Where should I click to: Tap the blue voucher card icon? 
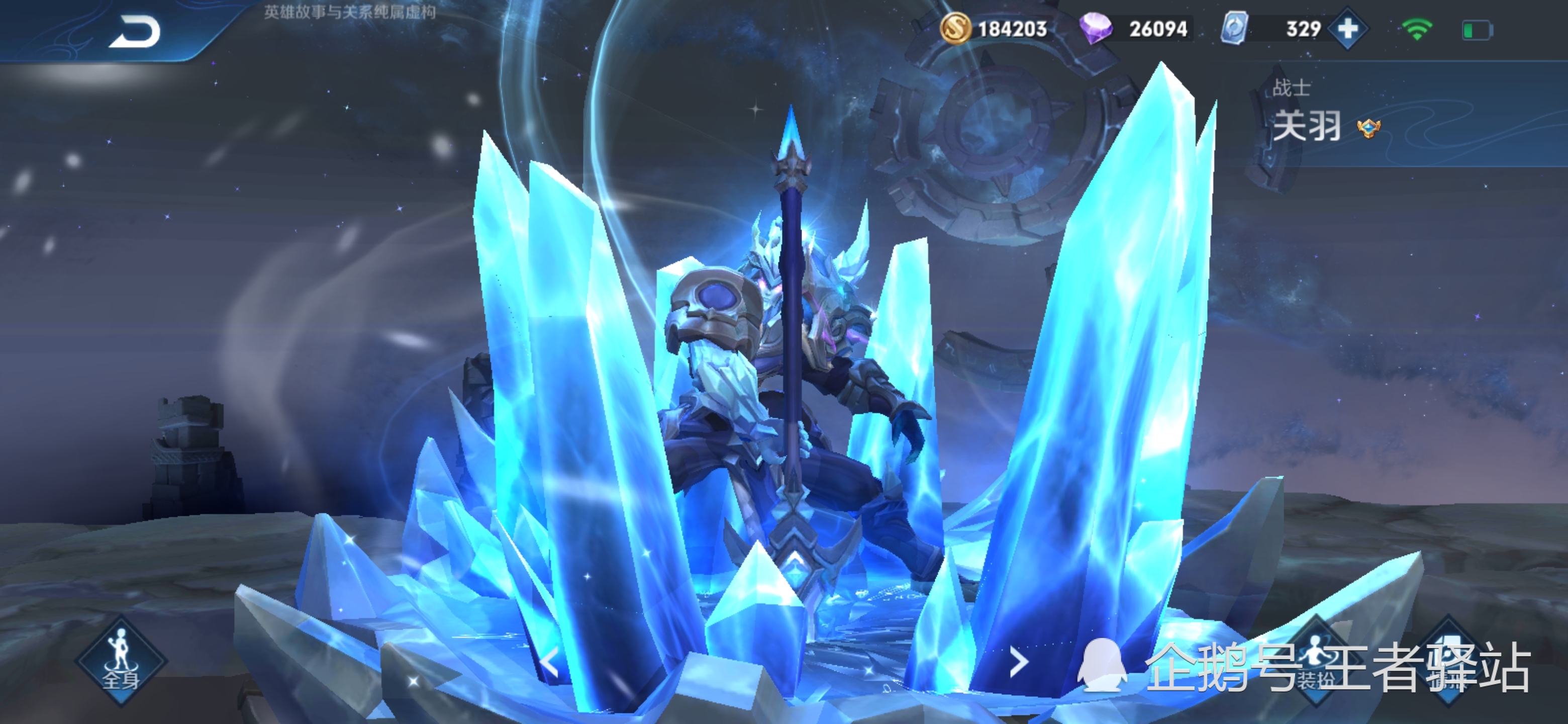click(1234, 28)
